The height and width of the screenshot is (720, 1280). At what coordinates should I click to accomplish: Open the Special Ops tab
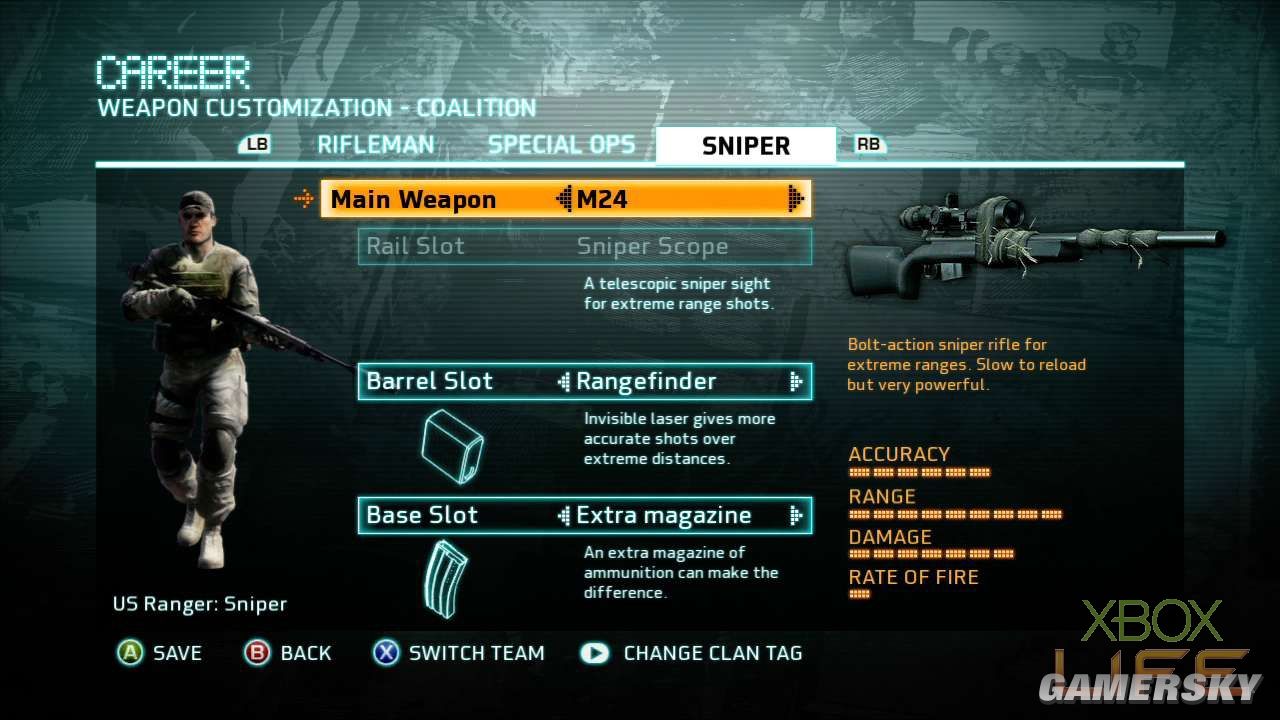561,145
